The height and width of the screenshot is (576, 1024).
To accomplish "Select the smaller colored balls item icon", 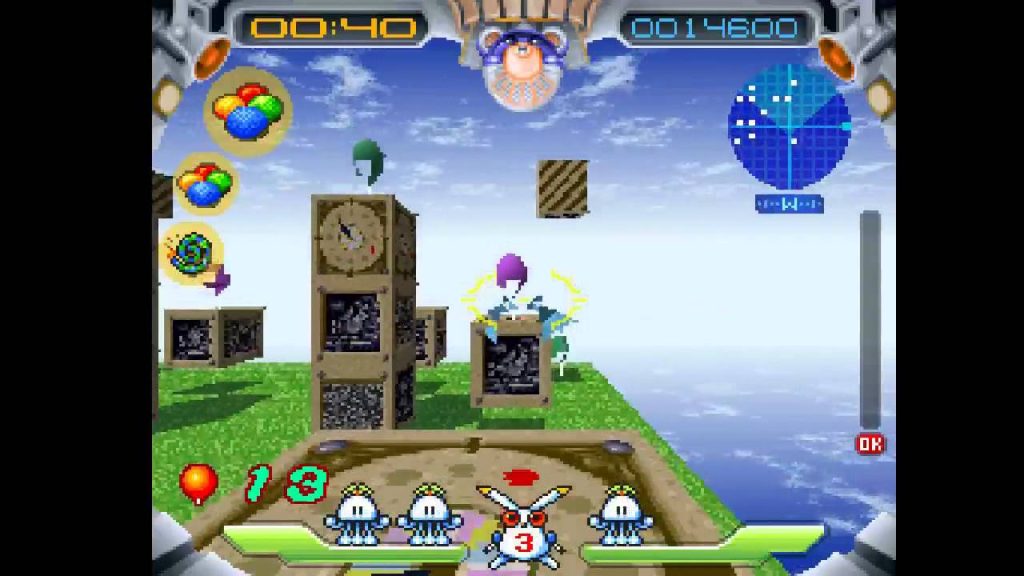I will (205, 184).
